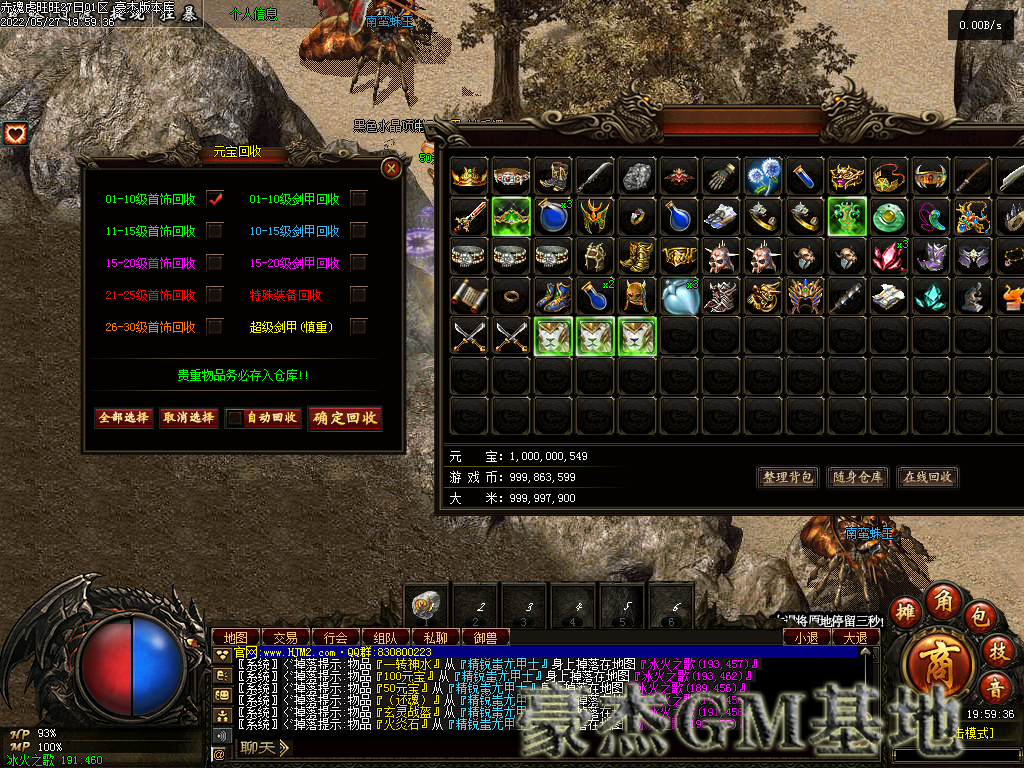1024x768 pixels.
Task: Select the blue dandelion flower item
Action: pyautogui.click(x=764, y=175)
